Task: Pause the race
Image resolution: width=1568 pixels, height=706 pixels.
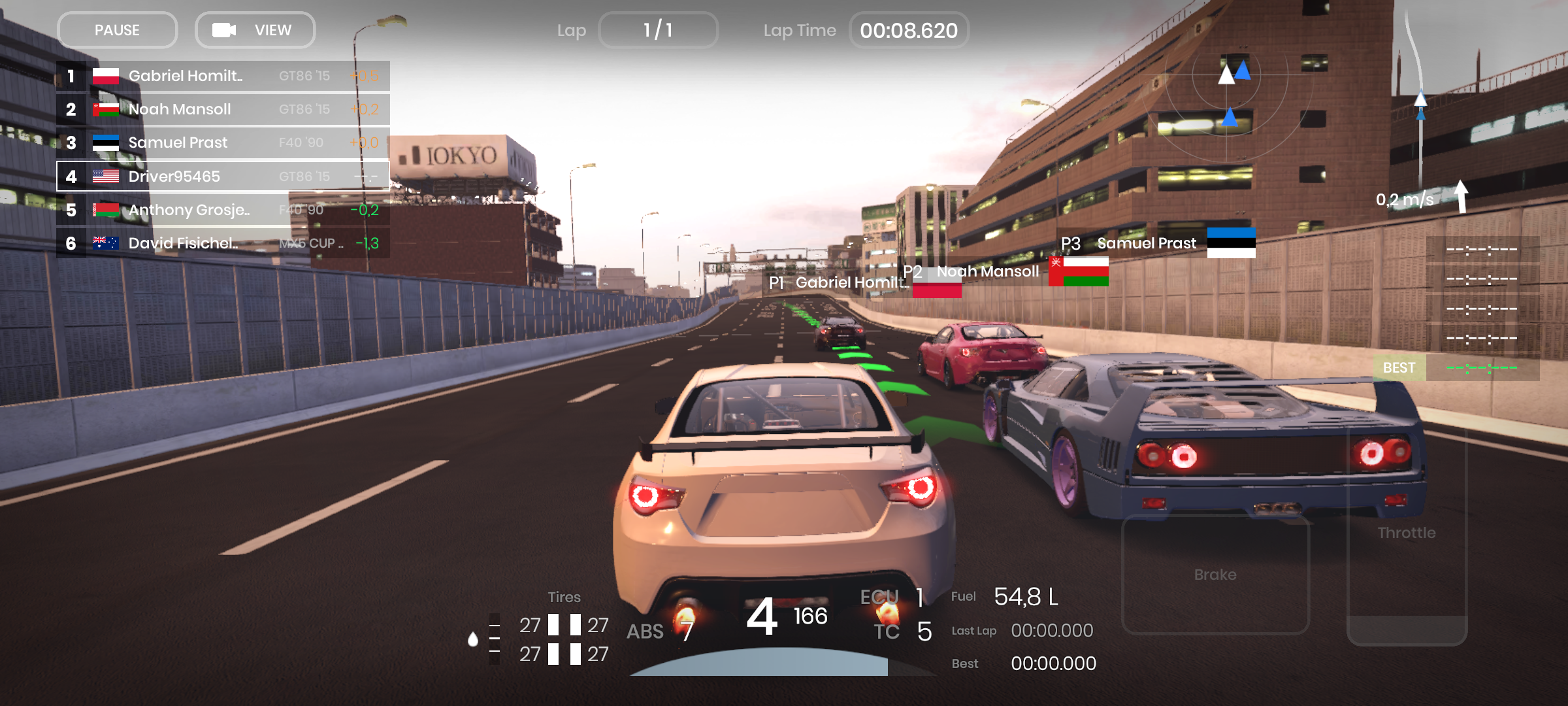Action: (117, 30)
